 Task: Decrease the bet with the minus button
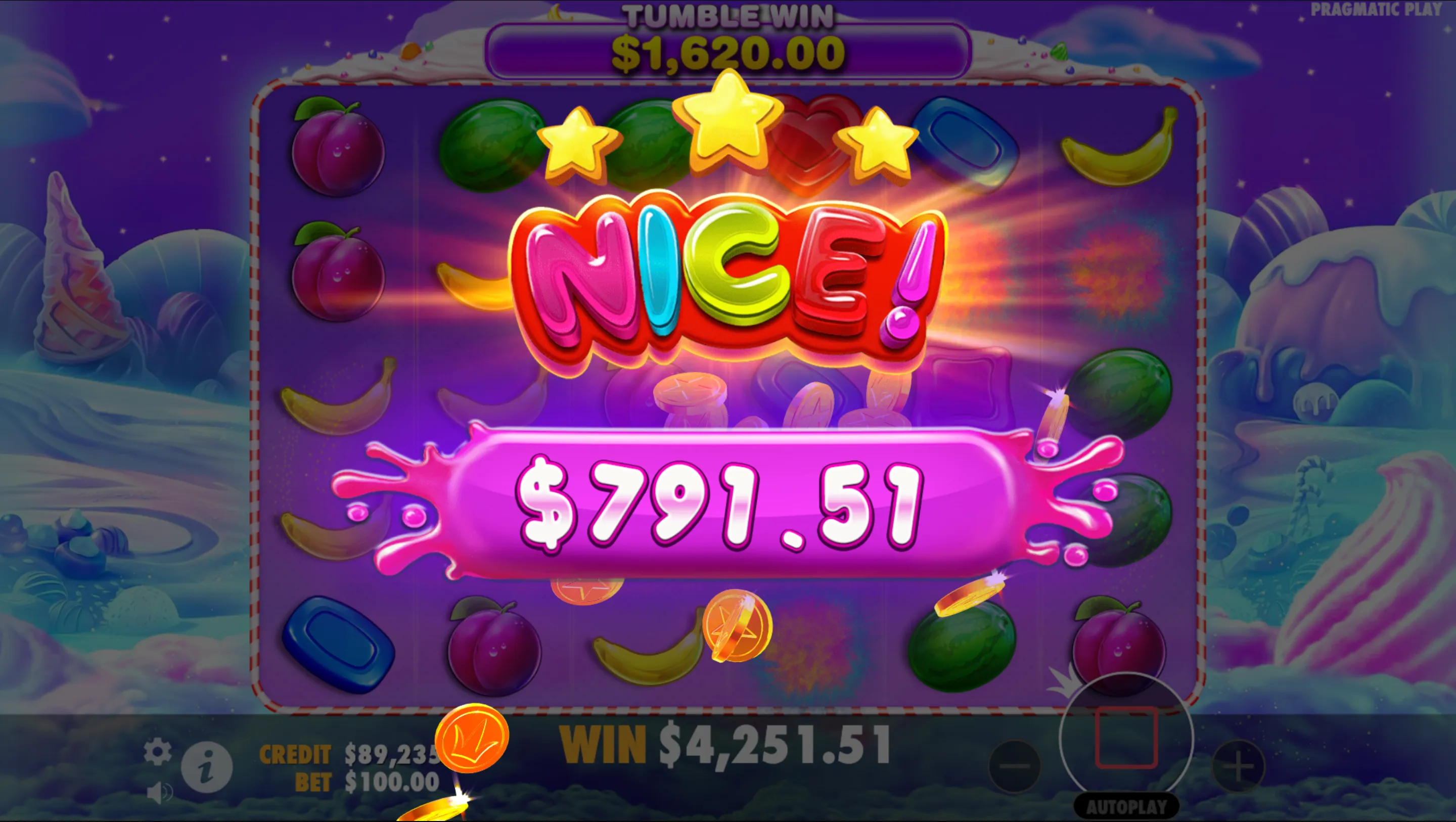pyautogui.click(x=1015, y=766)
